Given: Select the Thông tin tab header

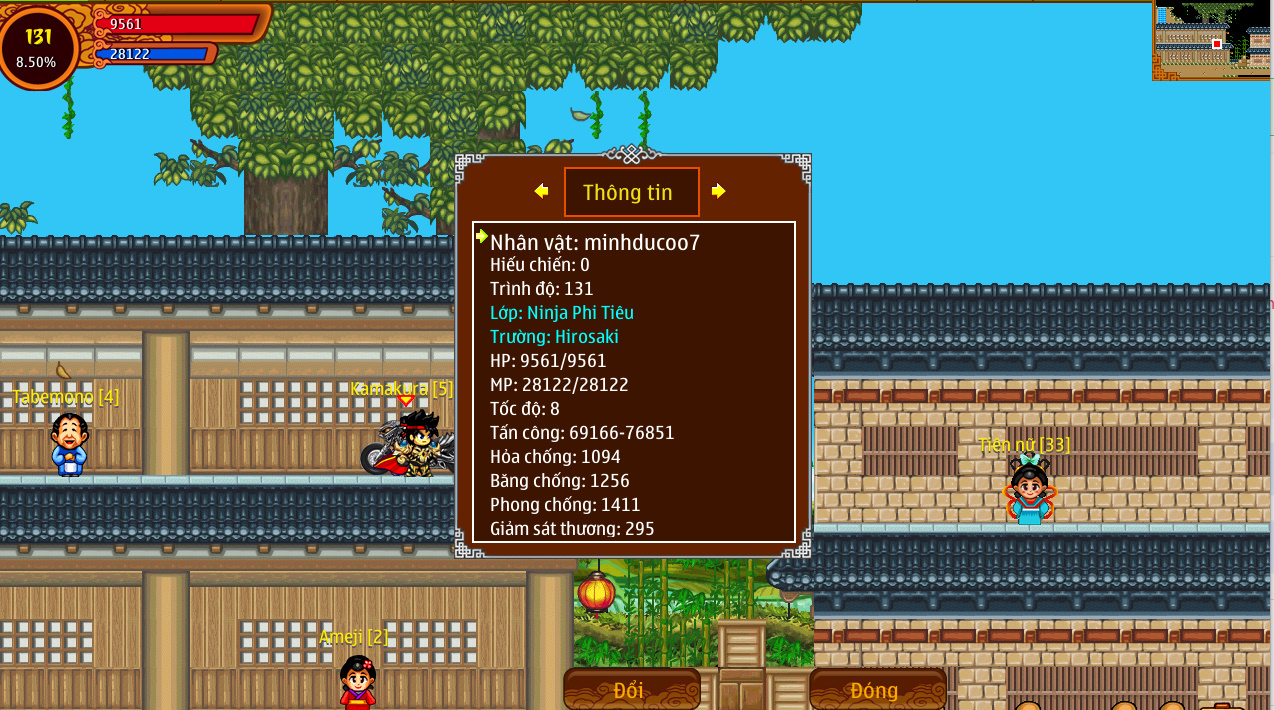Looking at the screenshot, I should [x=630, y=192].
